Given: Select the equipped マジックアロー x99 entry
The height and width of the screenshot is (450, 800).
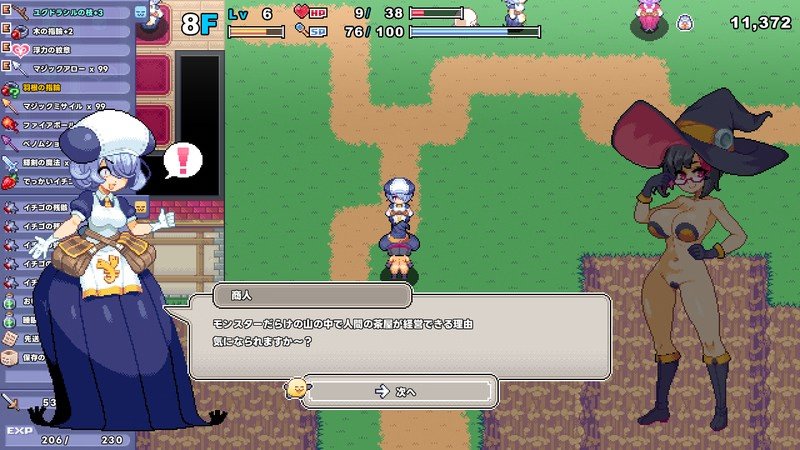Looking at the screenshot, I should click(x=70, y=68).
